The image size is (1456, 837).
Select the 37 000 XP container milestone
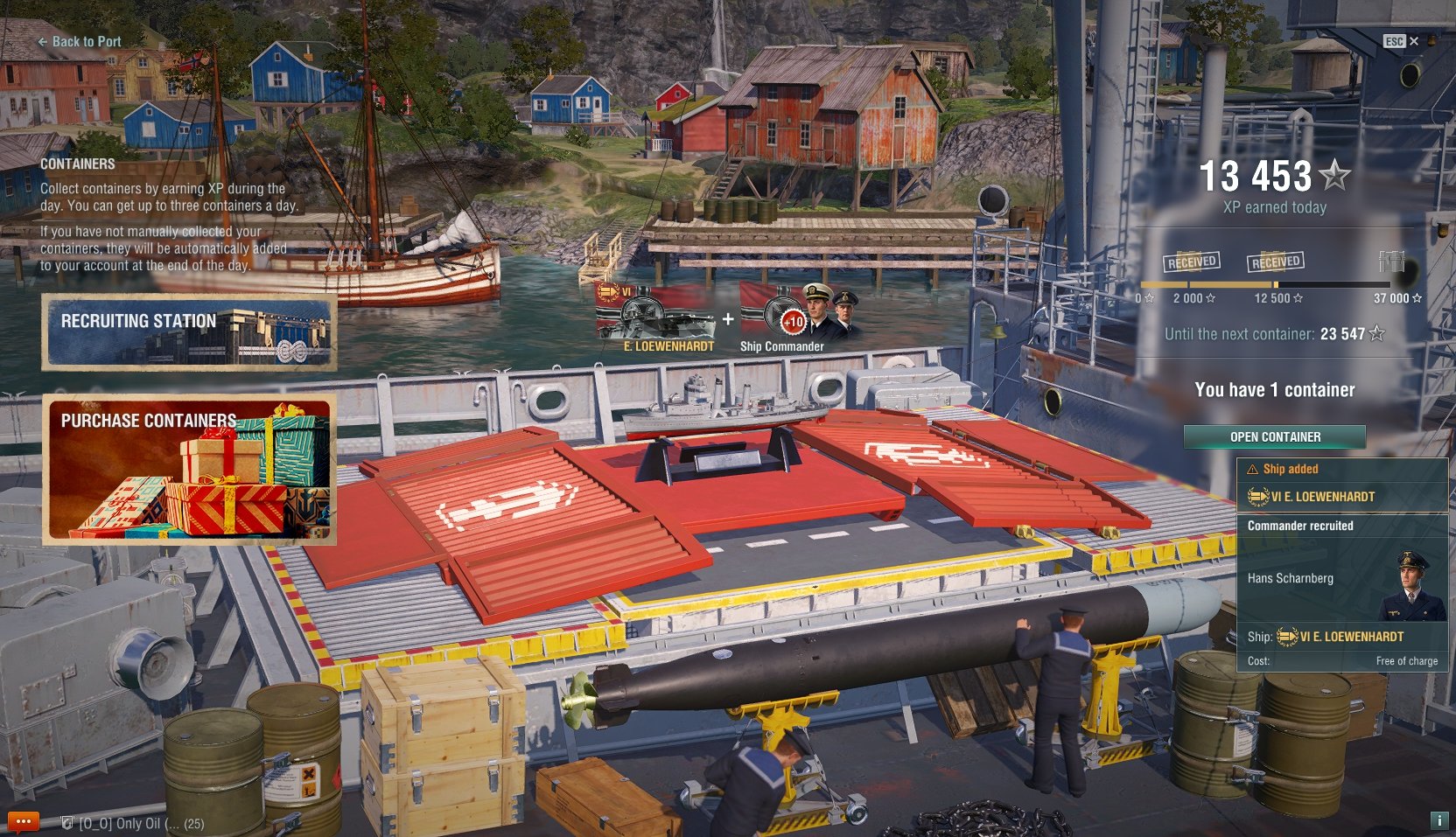[x=1391, y=262]
